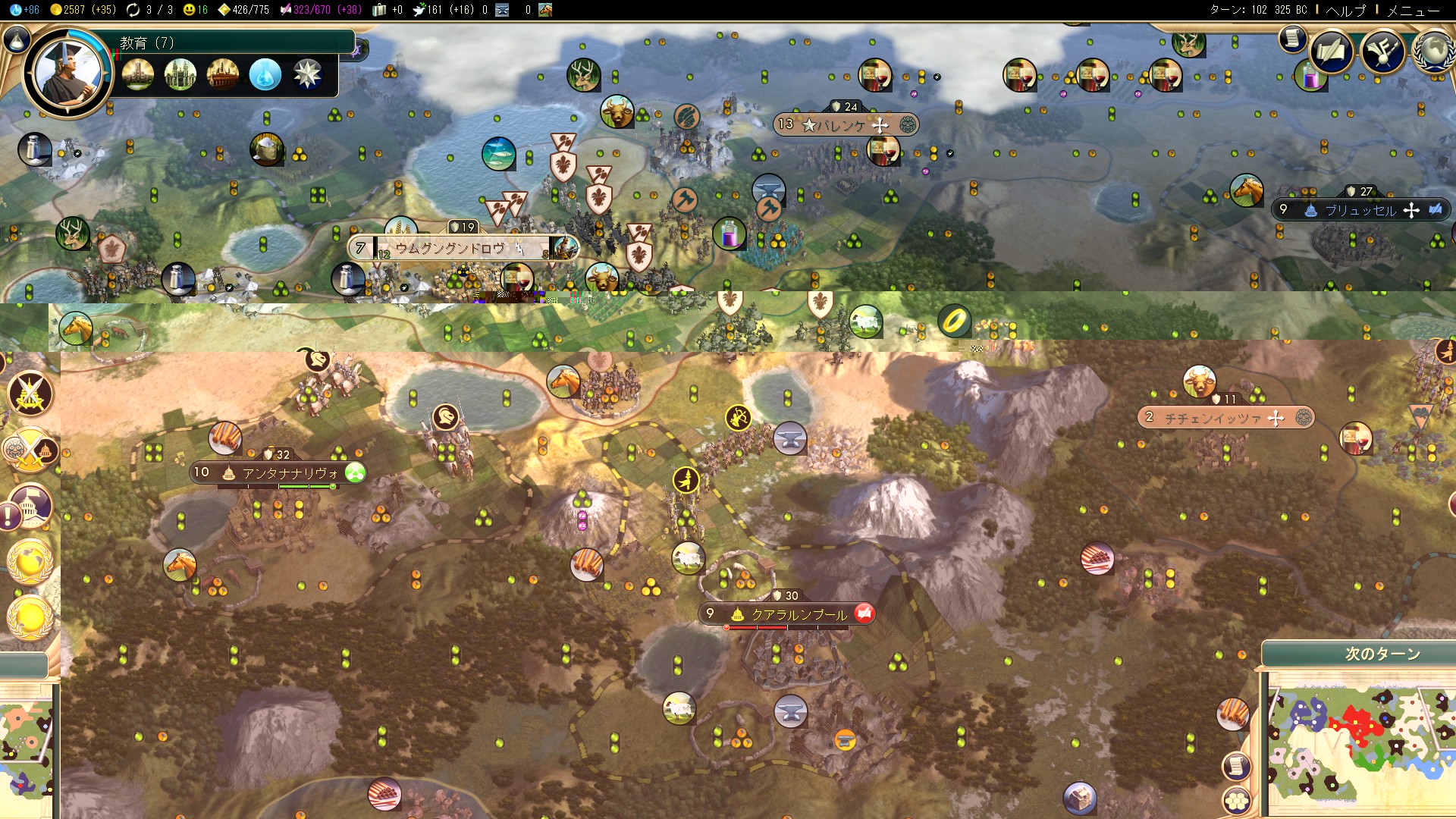Screen dimensions: 1456x819
Task: Open the notification log scroll icon
Action: coord(1292,38)
